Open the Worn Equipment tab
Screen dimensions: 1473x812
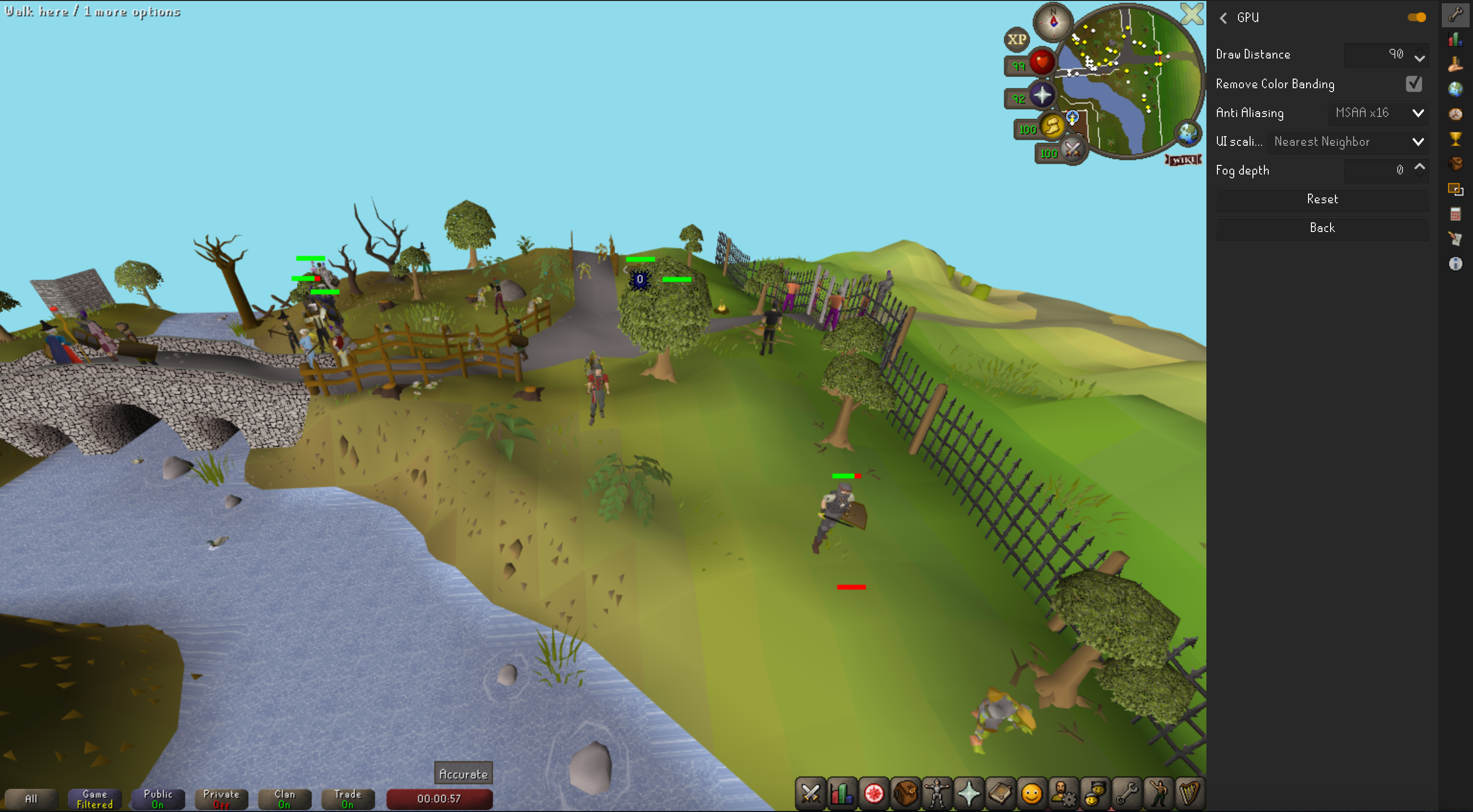[x=936, y=794]
